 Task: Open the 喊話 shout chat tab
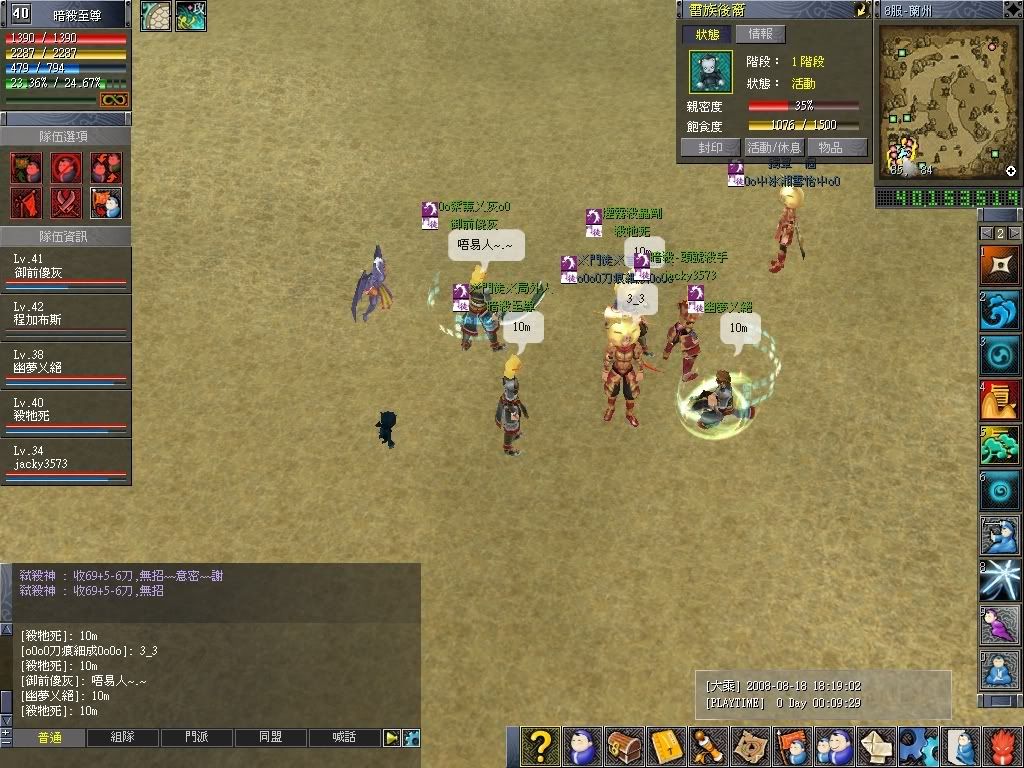pos(345,738)
